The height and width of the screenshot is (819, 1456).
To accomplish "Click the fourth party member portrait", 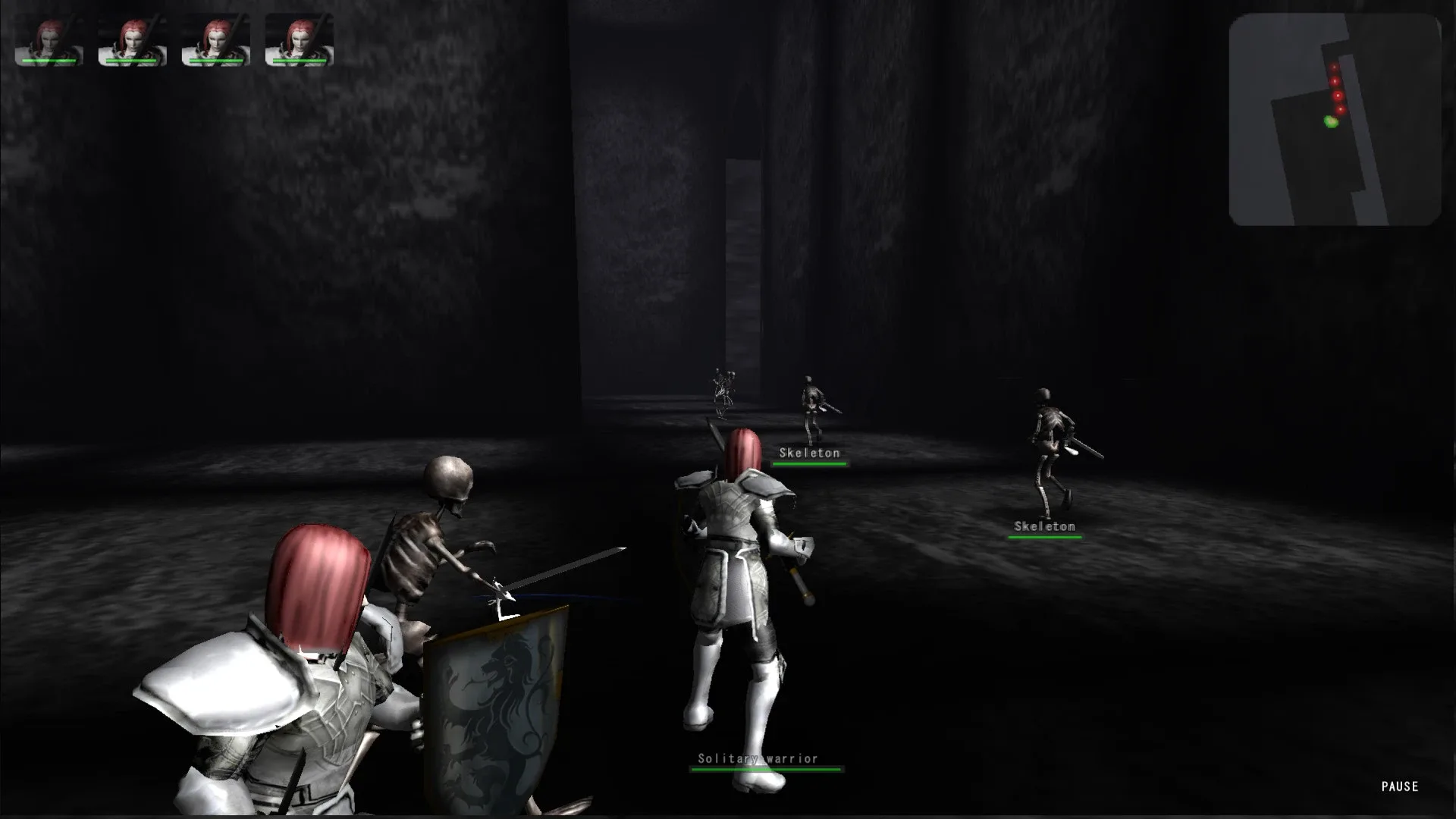I will pos(300,38).
